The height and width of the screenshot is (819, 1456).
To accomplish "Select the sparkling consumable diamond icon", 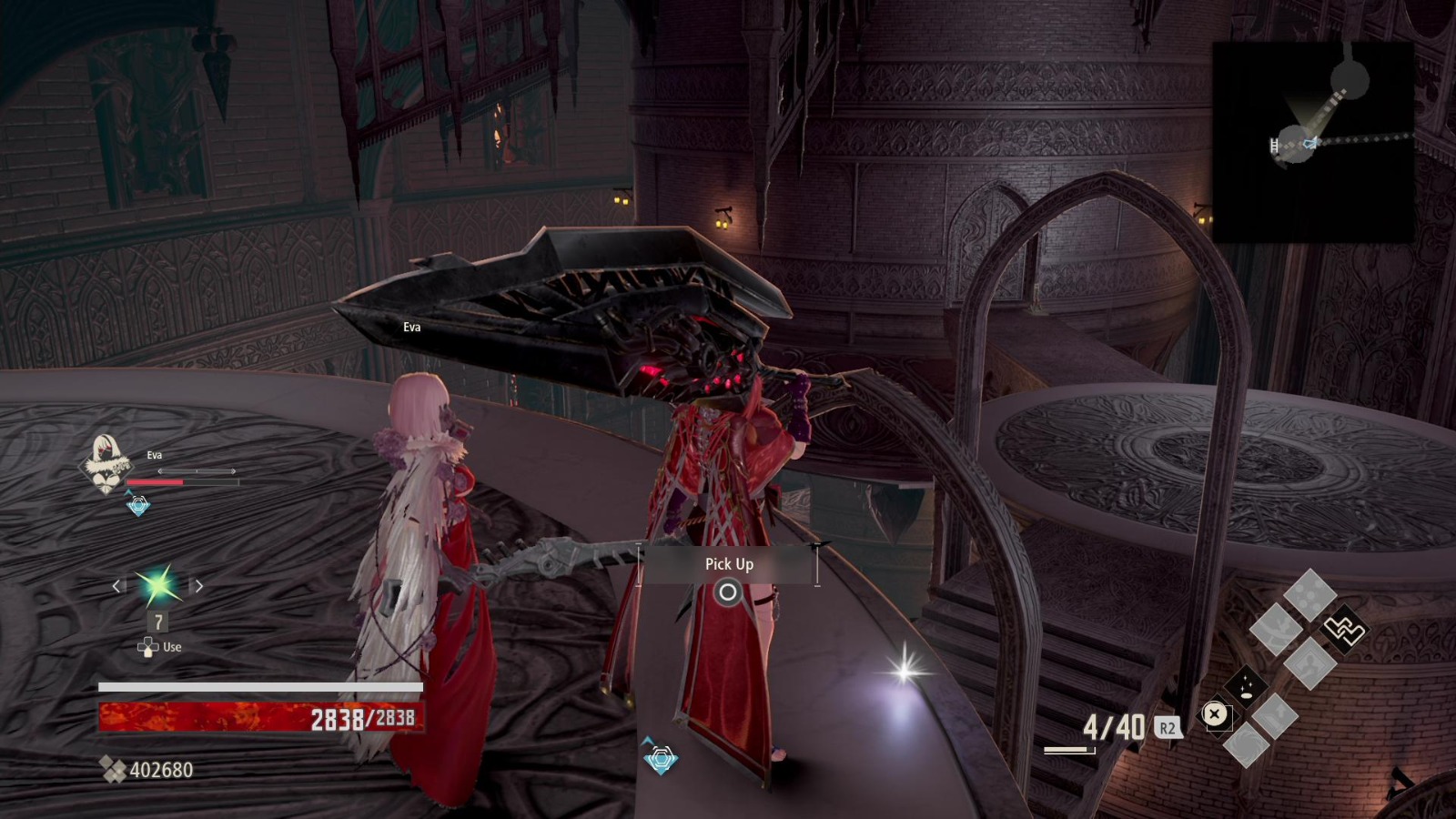I will [x=1246, y=686].
